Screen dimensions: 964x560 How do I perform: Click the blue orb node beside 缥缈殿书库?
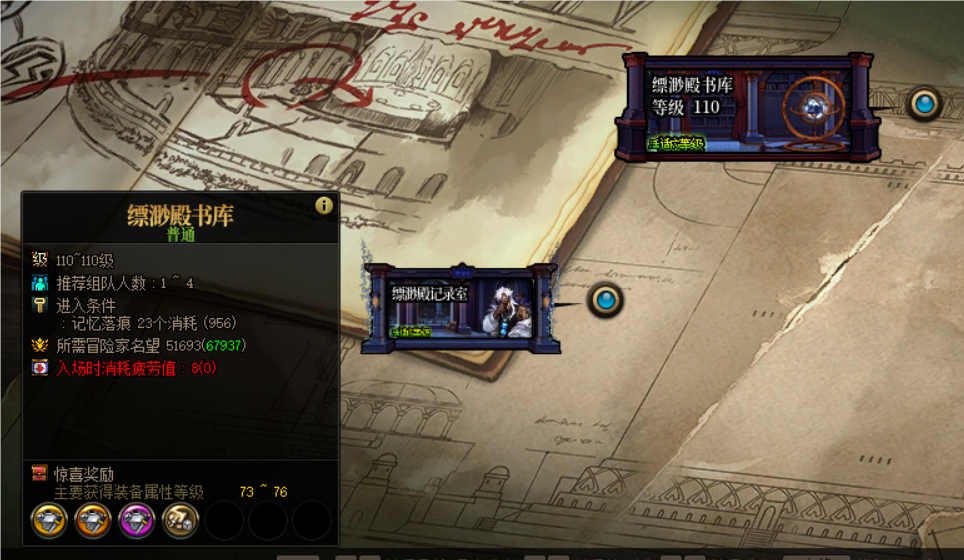click(x=924, y=103)
